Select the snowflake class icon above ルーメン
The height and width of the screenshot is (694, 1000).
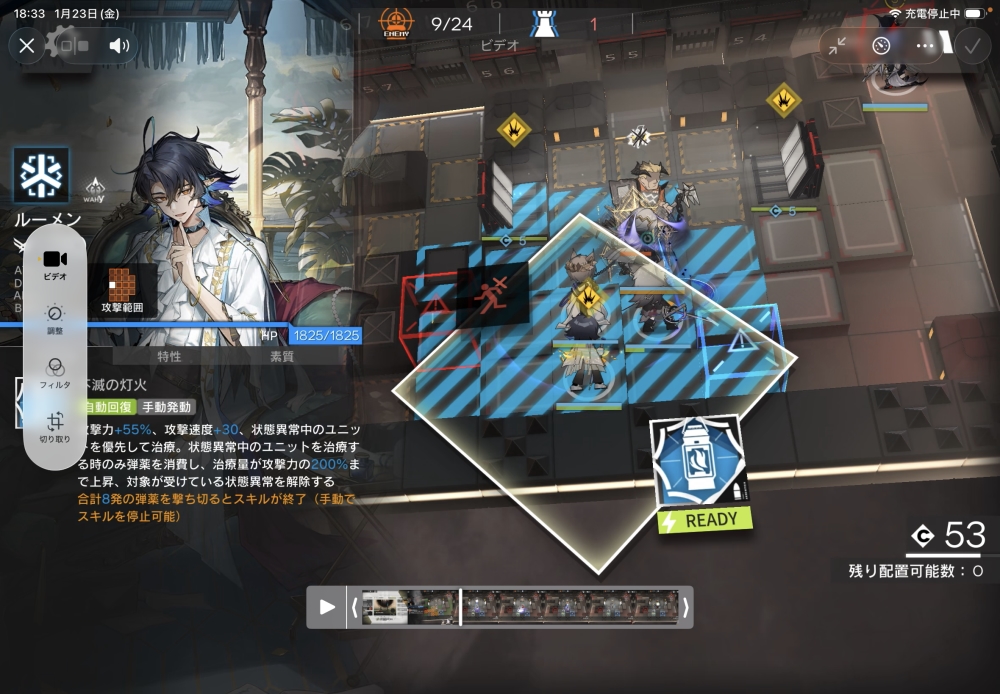(42, 176)
